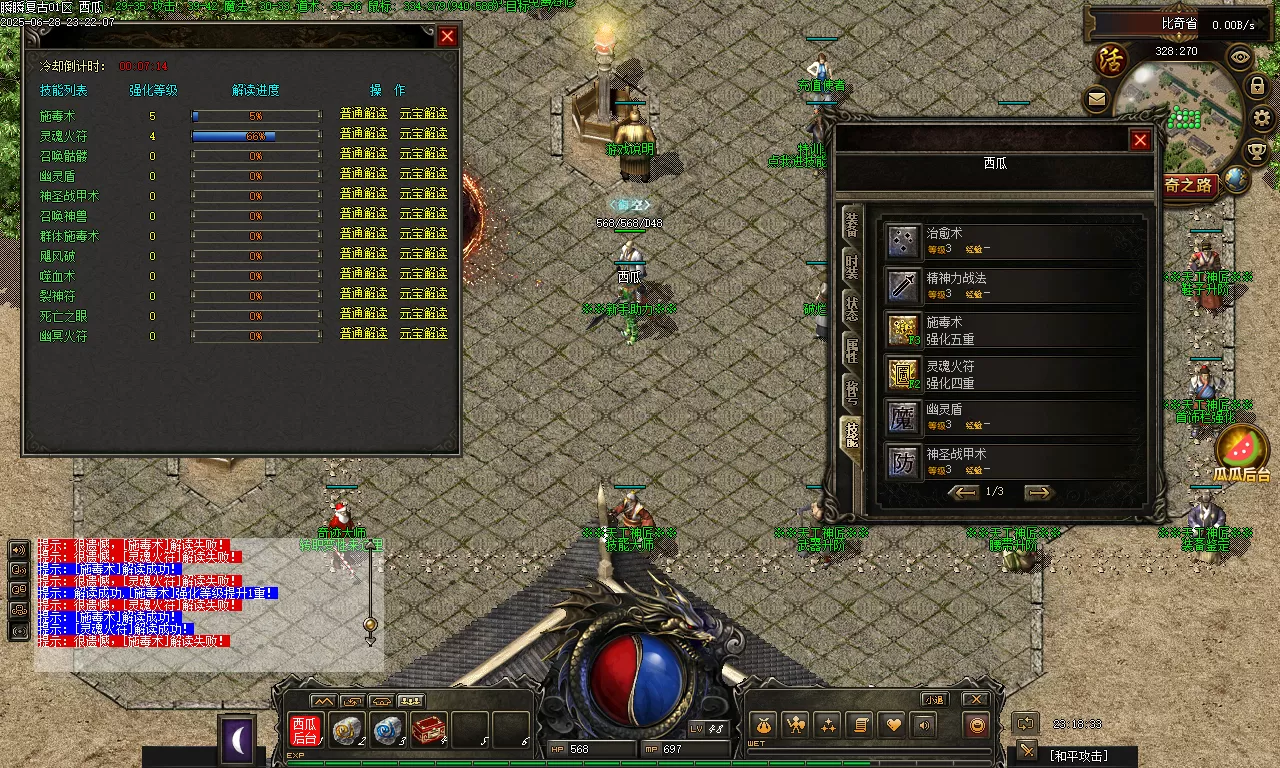Click the 瓜瓜后台 watermelon icon
The height and width of the screenshot is (768, 1280).
click(1241, 449)
